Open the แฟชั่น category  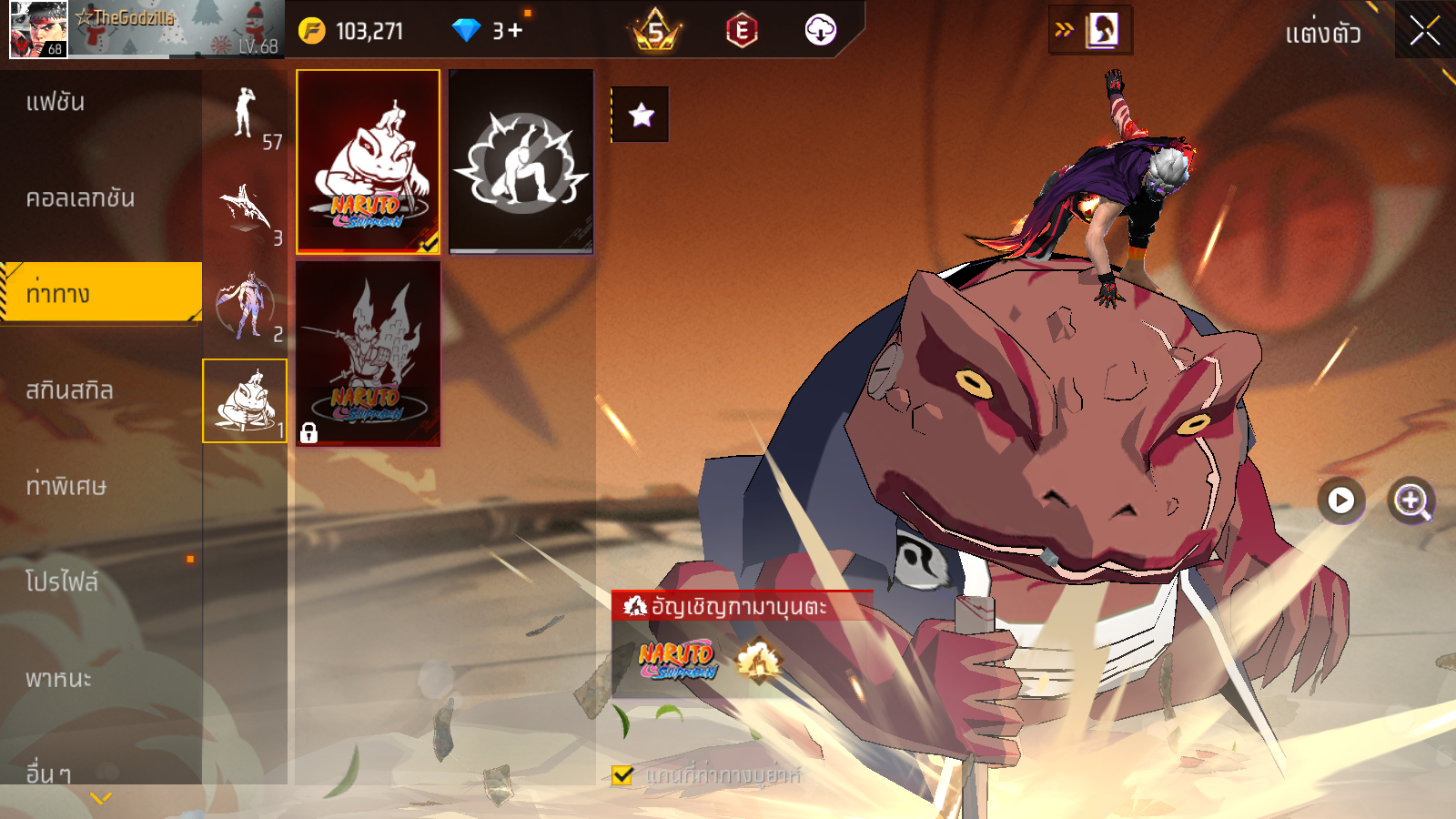100,102
